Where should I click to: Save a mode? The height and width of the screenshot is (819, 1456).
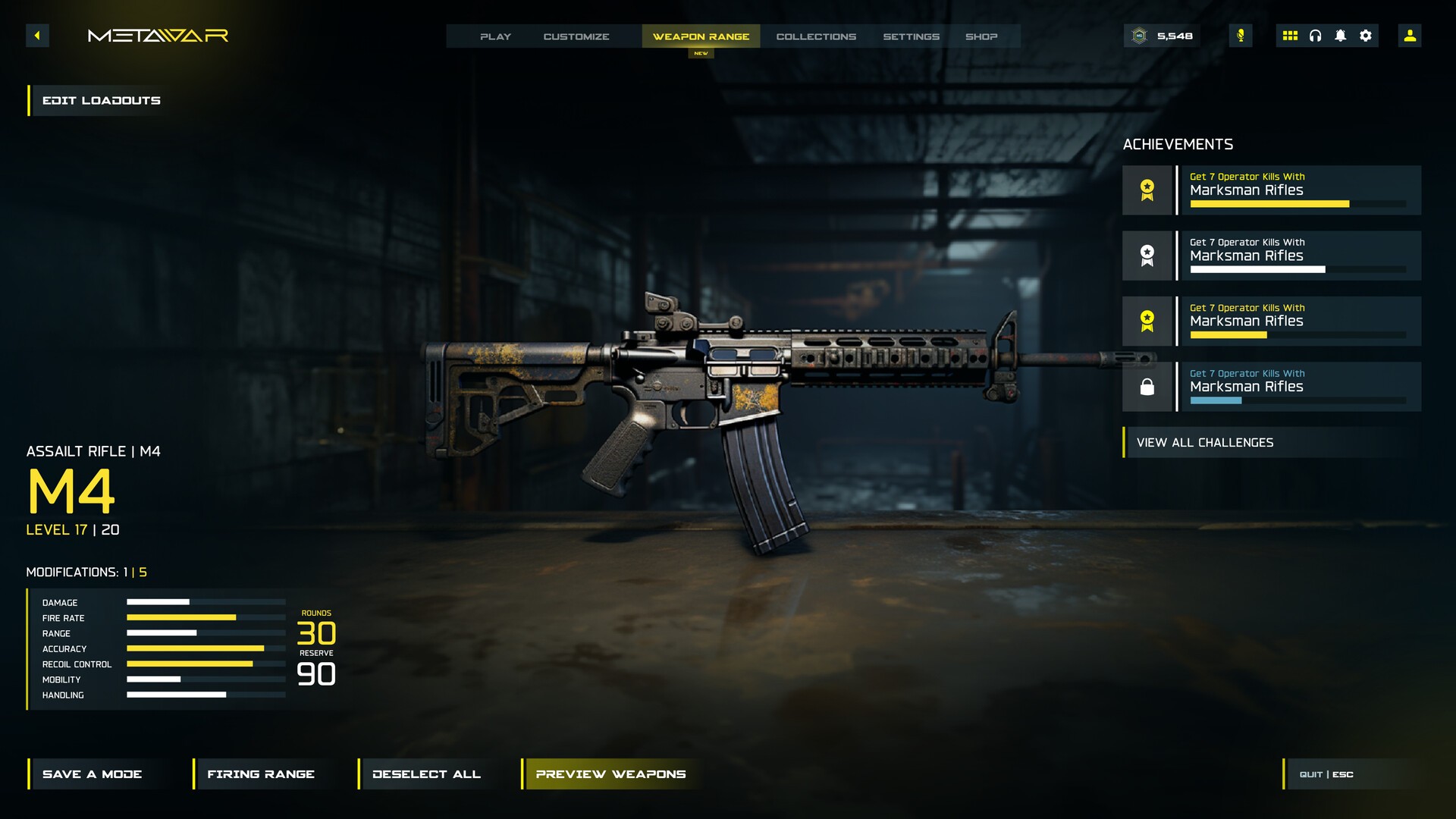click(x=92, y=773)
